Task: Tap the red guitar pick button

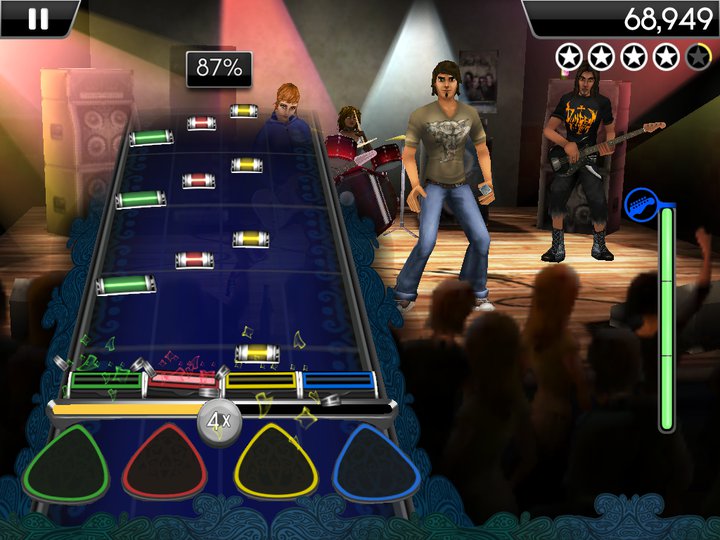Action: point(164,462)
